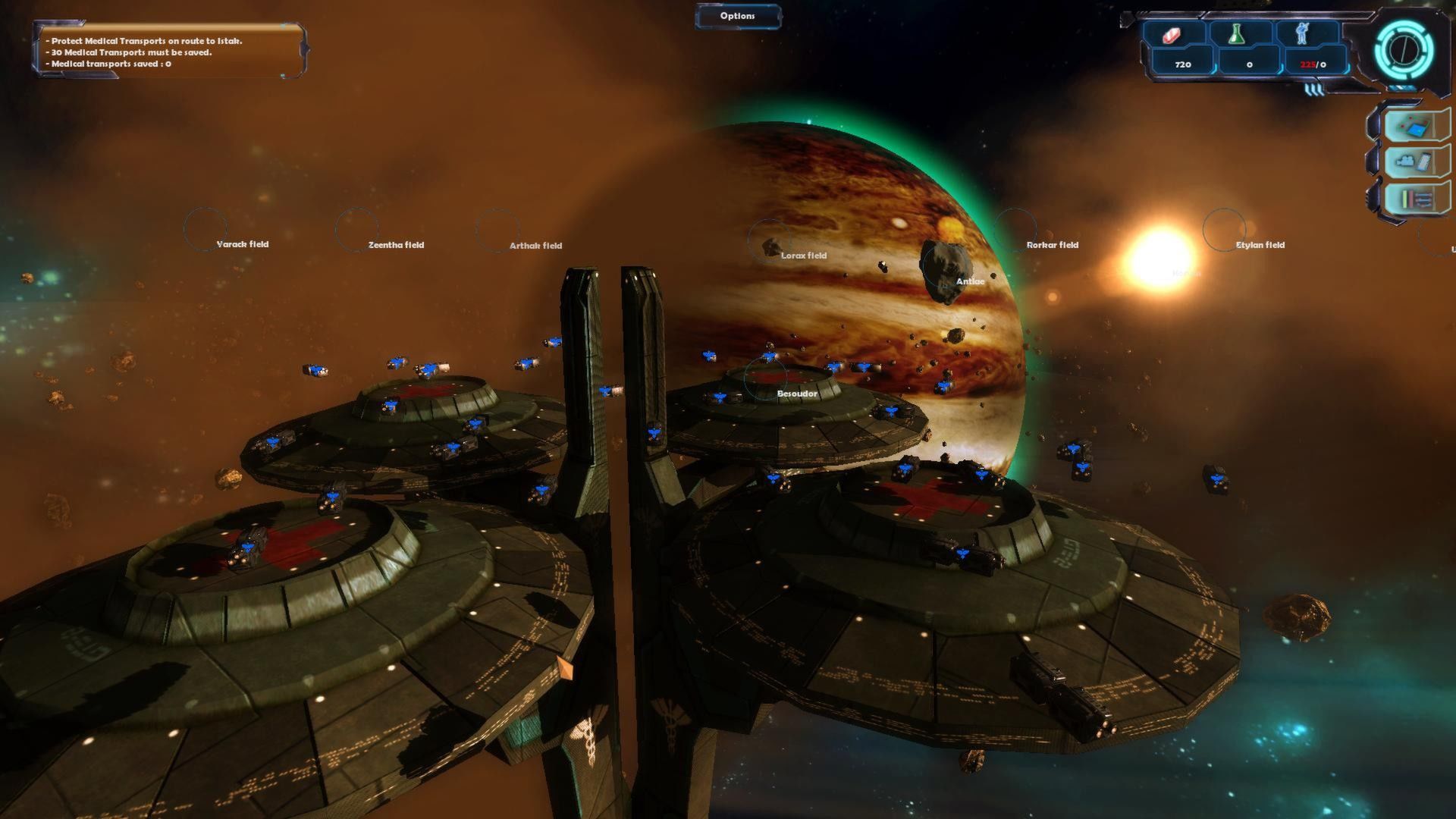Select the Etylan field marker

(1224, 229)
